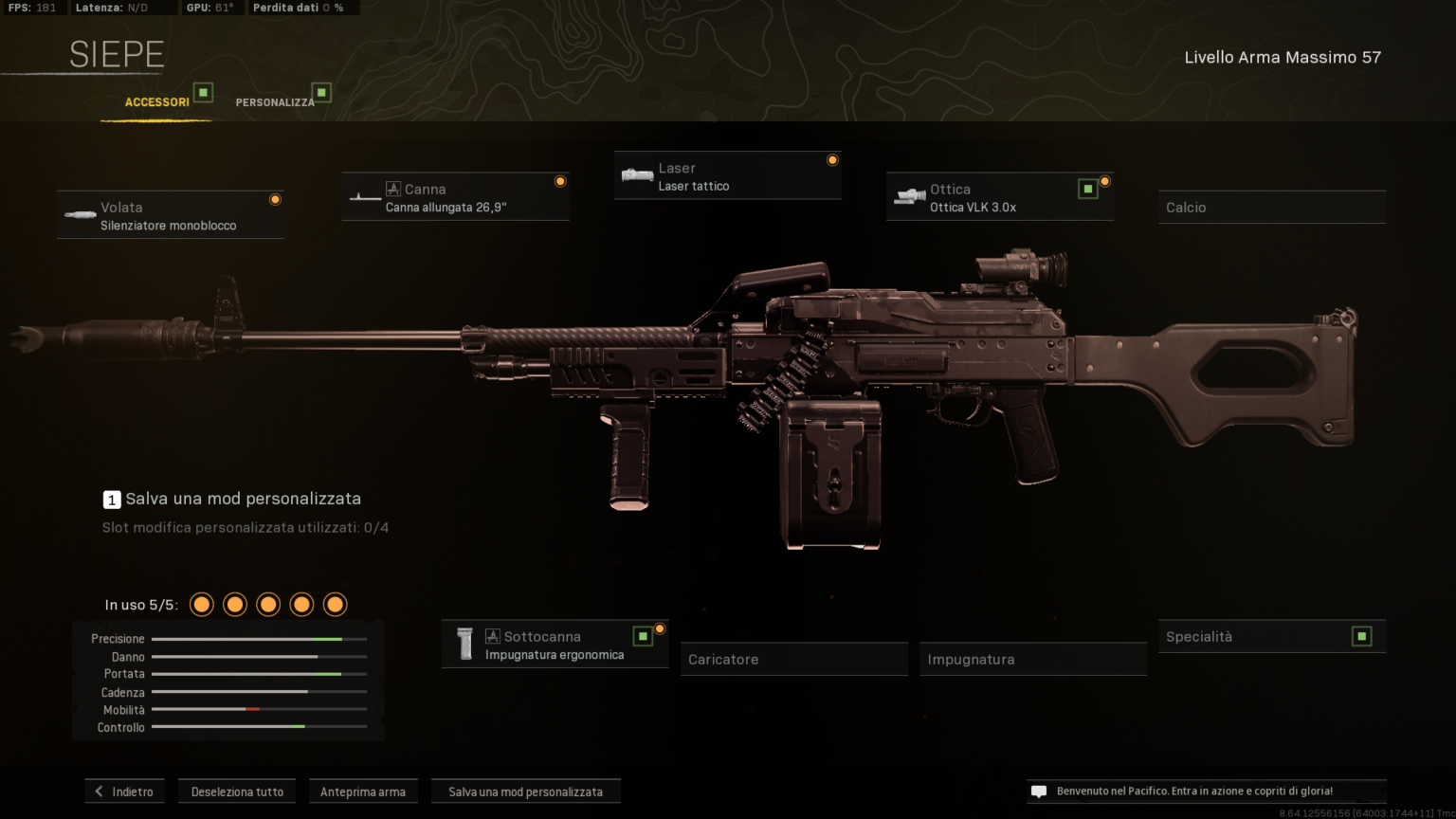This screenshot has width=1456, height=819.
Task: Select the ACCESSORI tab
Action: point(158,101)
